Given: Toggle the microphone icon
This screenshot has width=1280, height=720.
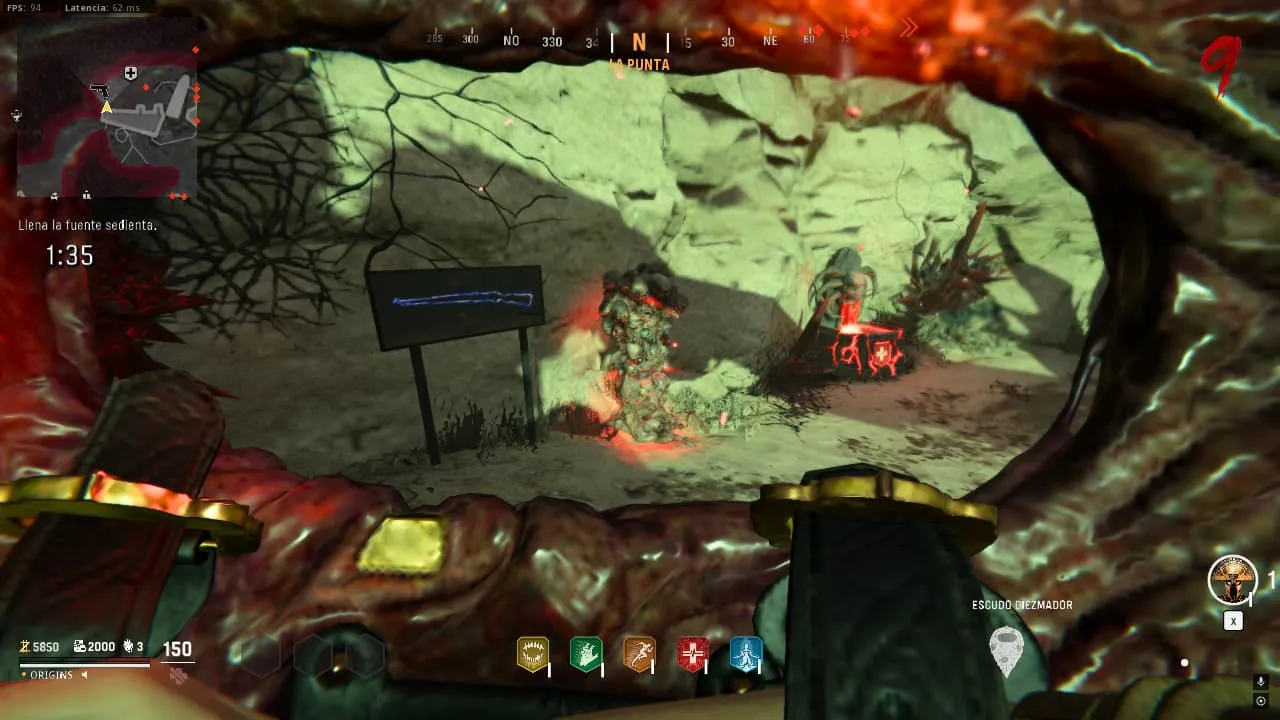Looking at the screenshot, I should [1261, 682].
